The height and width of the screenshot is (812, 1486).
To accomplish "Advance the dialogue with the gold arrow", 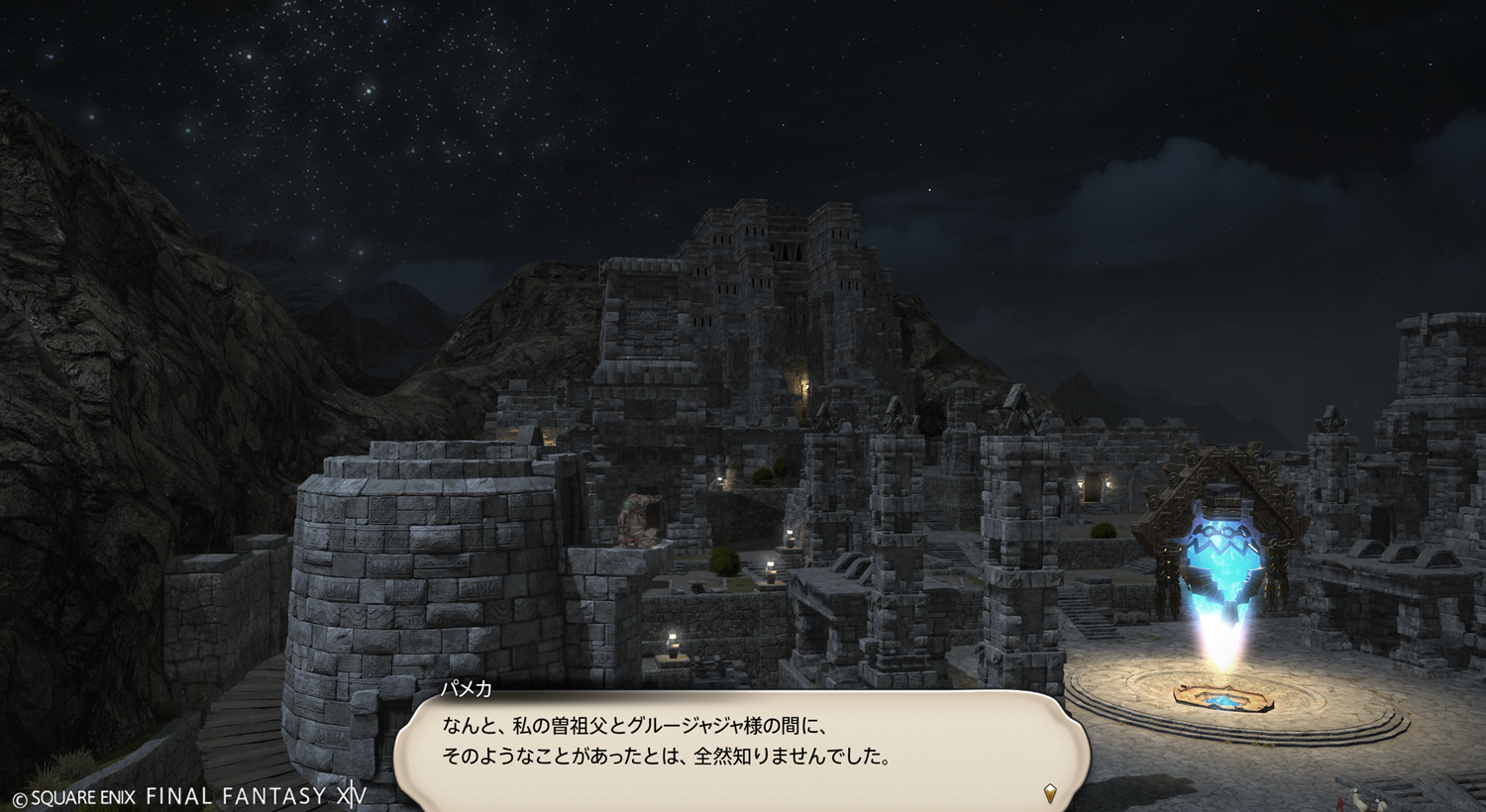I will click(x=1050, y=792).
